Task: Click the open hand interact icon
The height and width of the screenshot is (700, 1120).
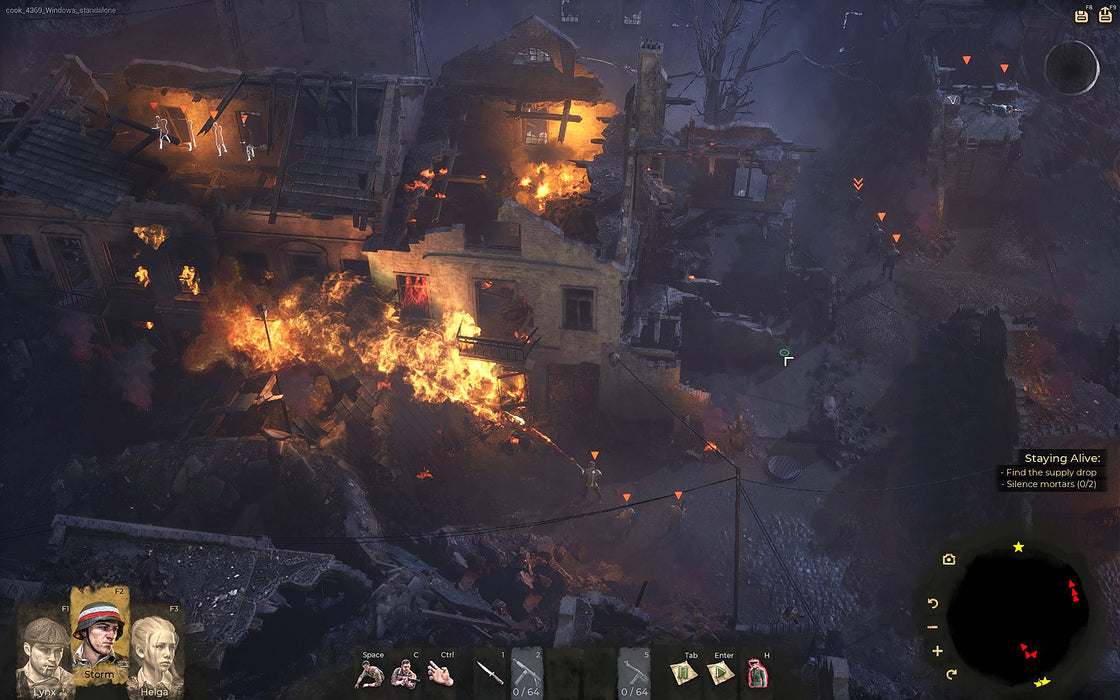Action: (x=441, y=673)
